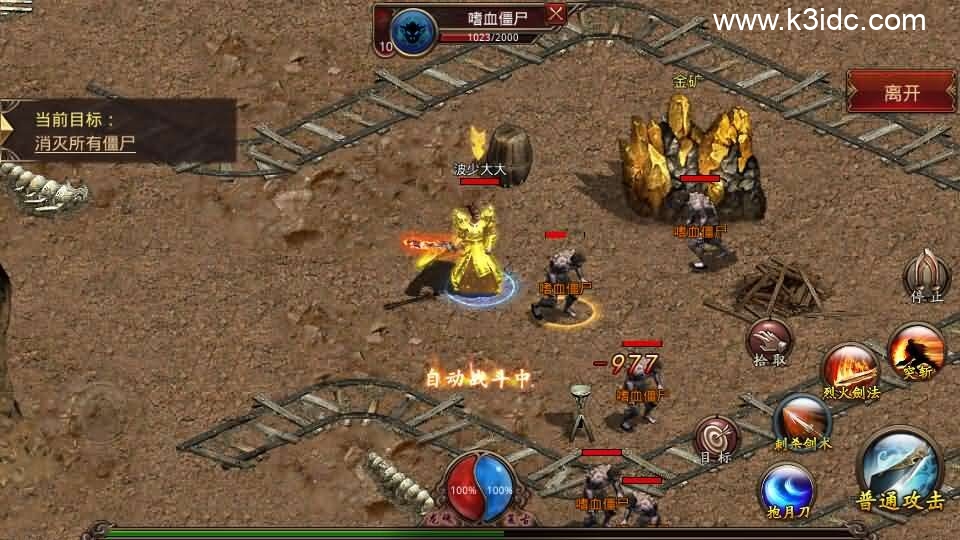Screen dimensions: 960x540
Task: Tap the 停止 (Stop) button
Action: tap(926, 274)
